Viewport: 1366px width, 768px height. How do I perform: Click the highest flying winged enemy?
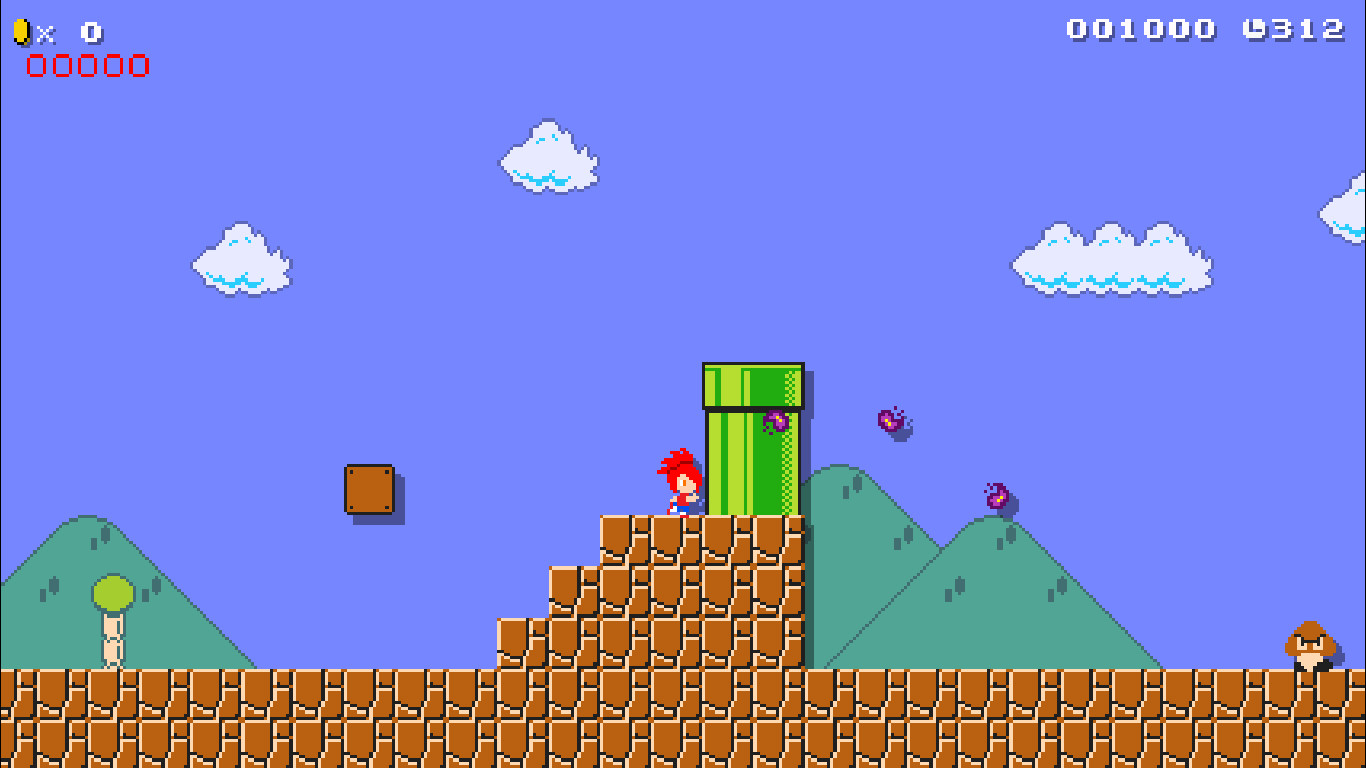[x=889, y=420]
